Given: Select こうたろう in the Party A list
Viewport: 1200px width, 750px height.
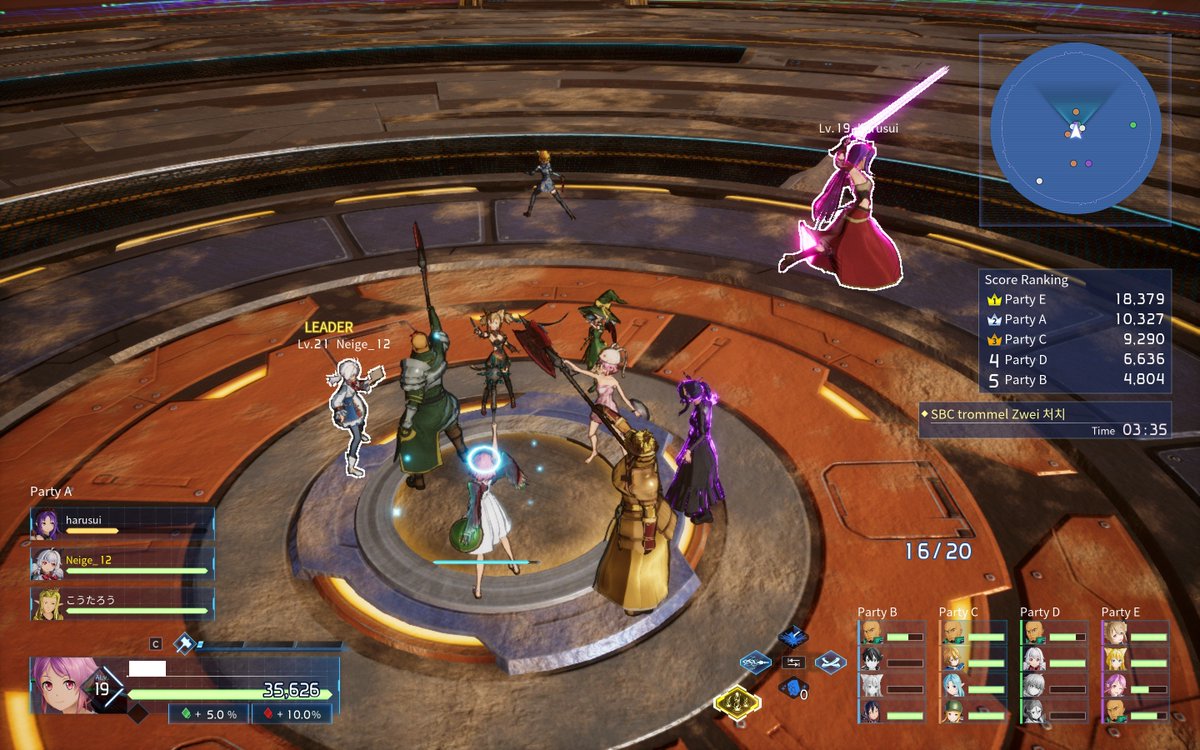Looking at the screenshot, I should (x=122, y=603).
